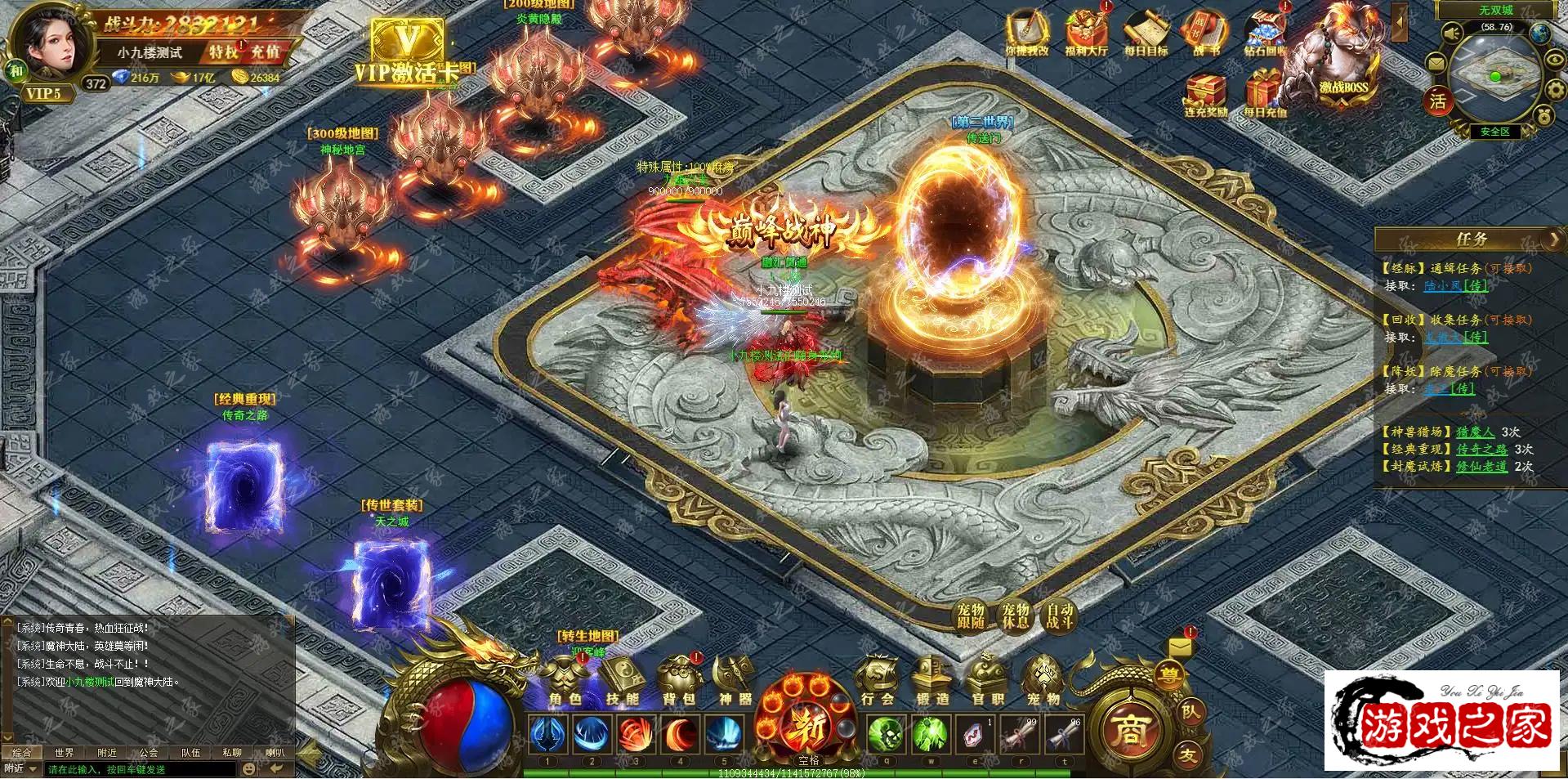Collapse the 任务 quest panel arrow

(x=1553, y=239)
